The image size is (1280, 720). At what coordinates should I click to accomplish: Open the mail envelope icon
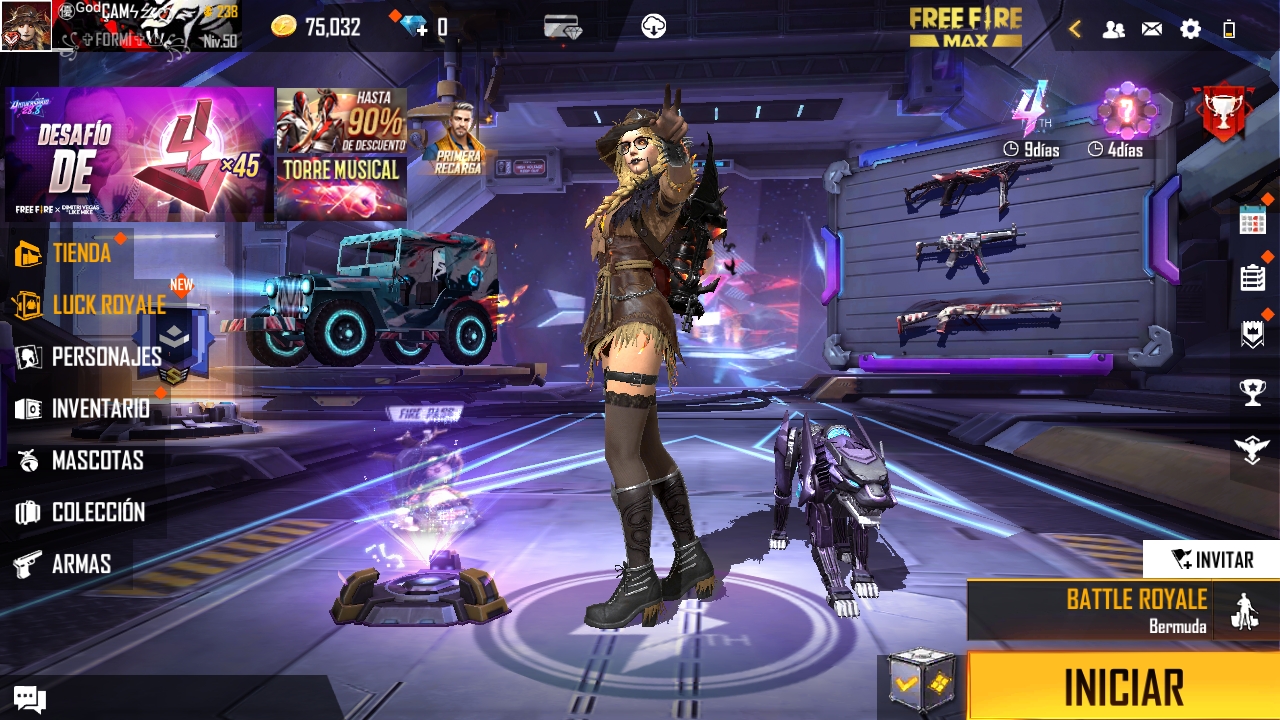(1152, 29)
